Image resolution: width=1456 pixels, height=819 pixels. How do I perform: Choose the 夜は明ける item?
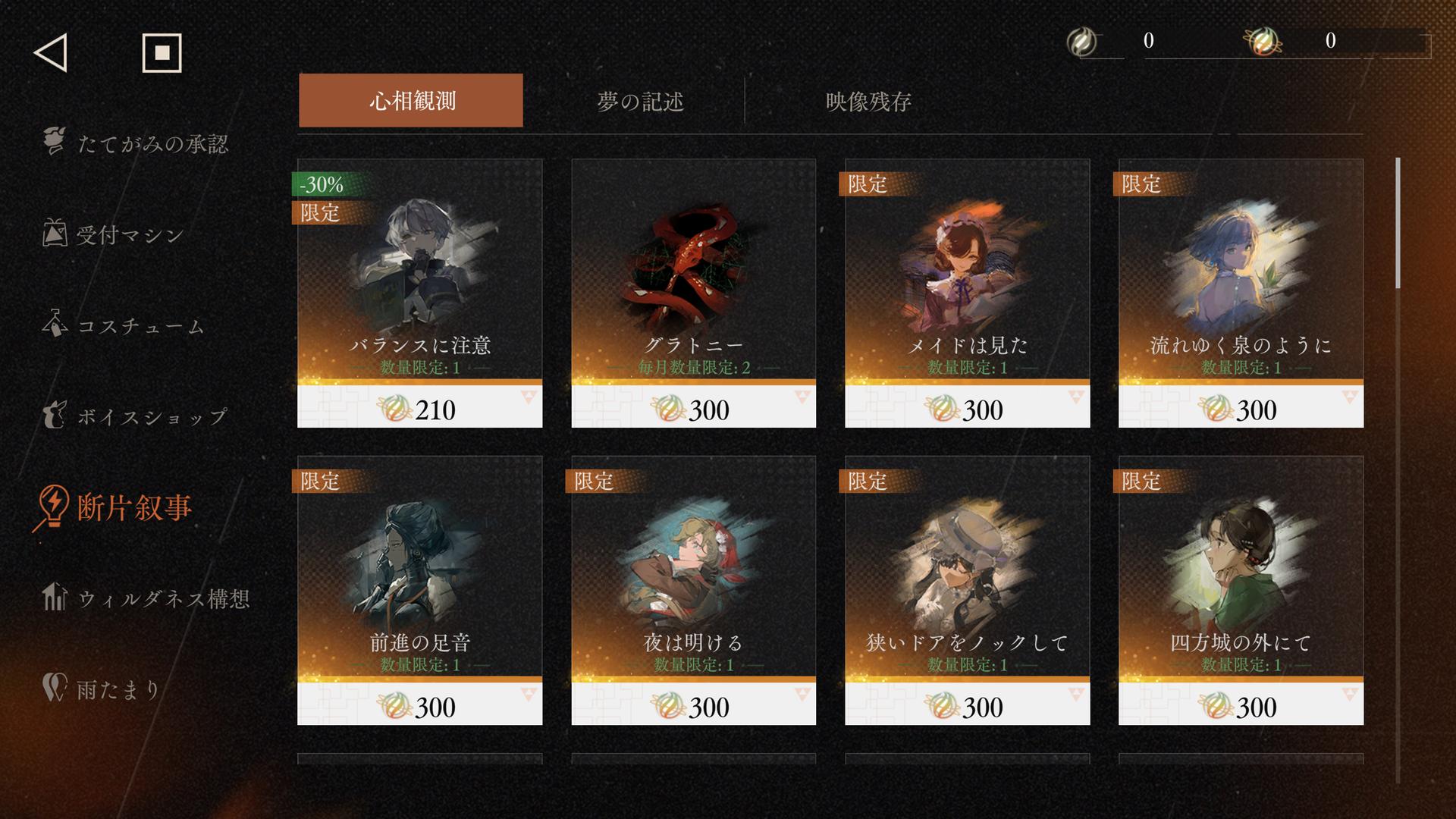(693, 590)
